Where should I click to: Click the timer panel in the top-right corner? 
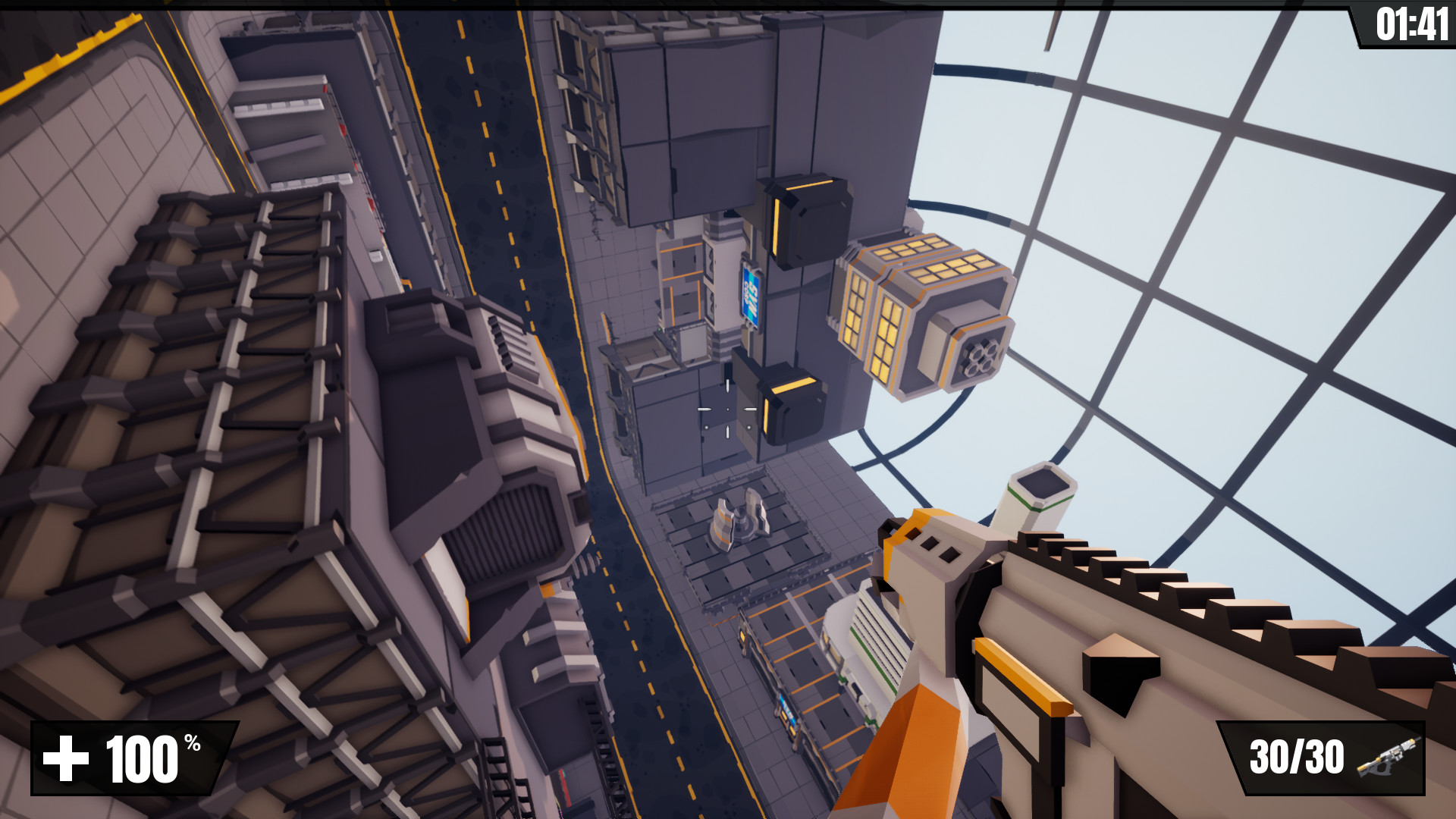tap(1407, 21)
